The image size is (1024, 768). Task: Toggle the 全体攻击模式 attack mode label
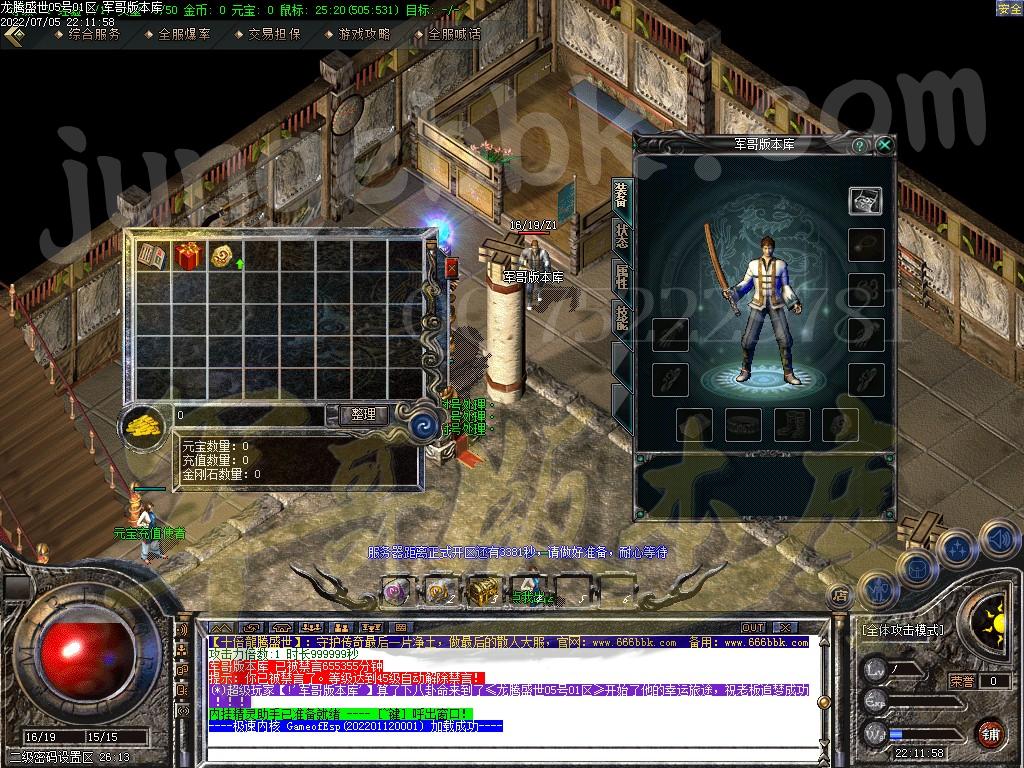[902, 630]
